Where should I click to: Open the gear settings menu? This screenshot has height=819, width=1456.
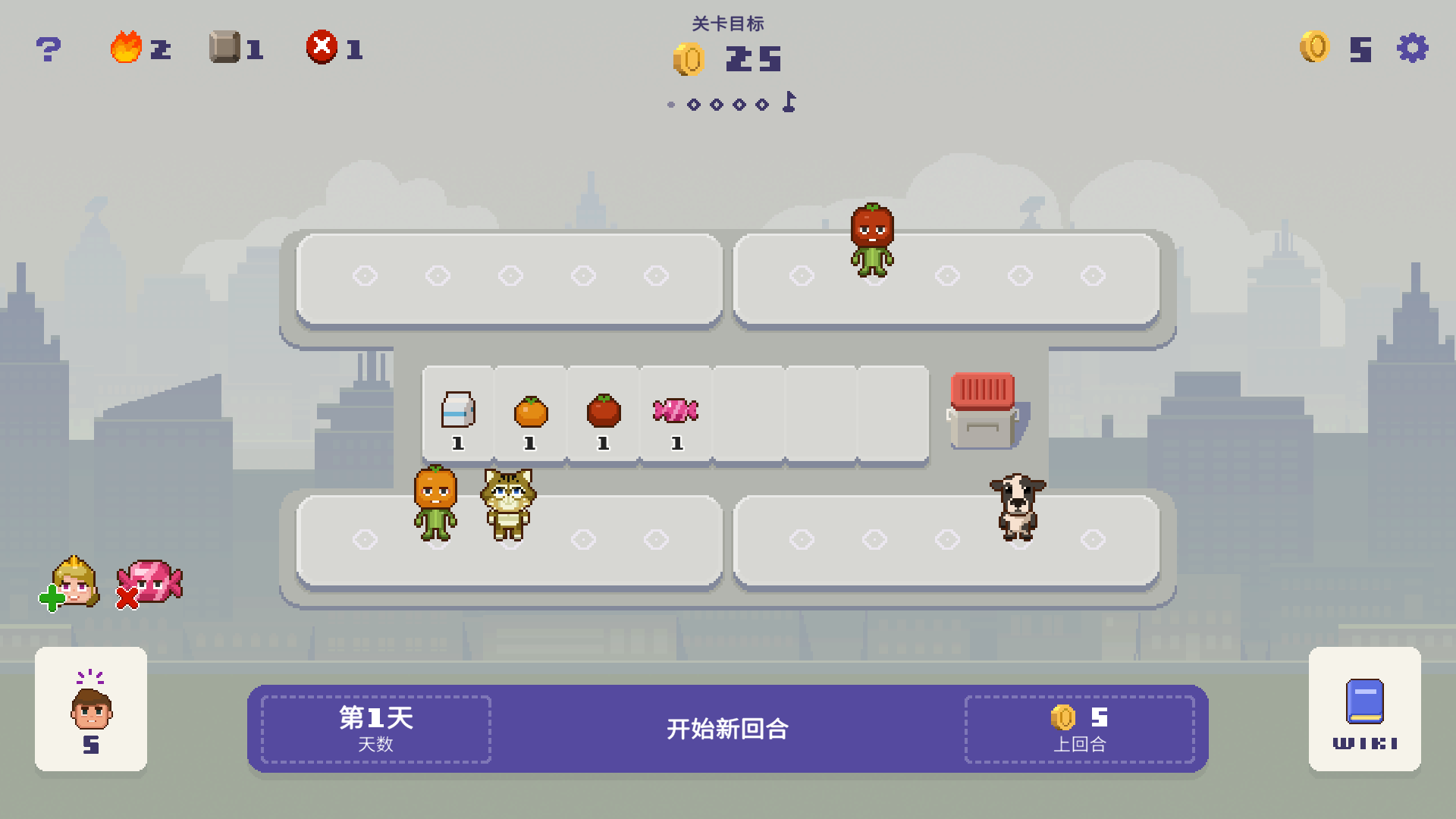click(x=1412, y=48)
